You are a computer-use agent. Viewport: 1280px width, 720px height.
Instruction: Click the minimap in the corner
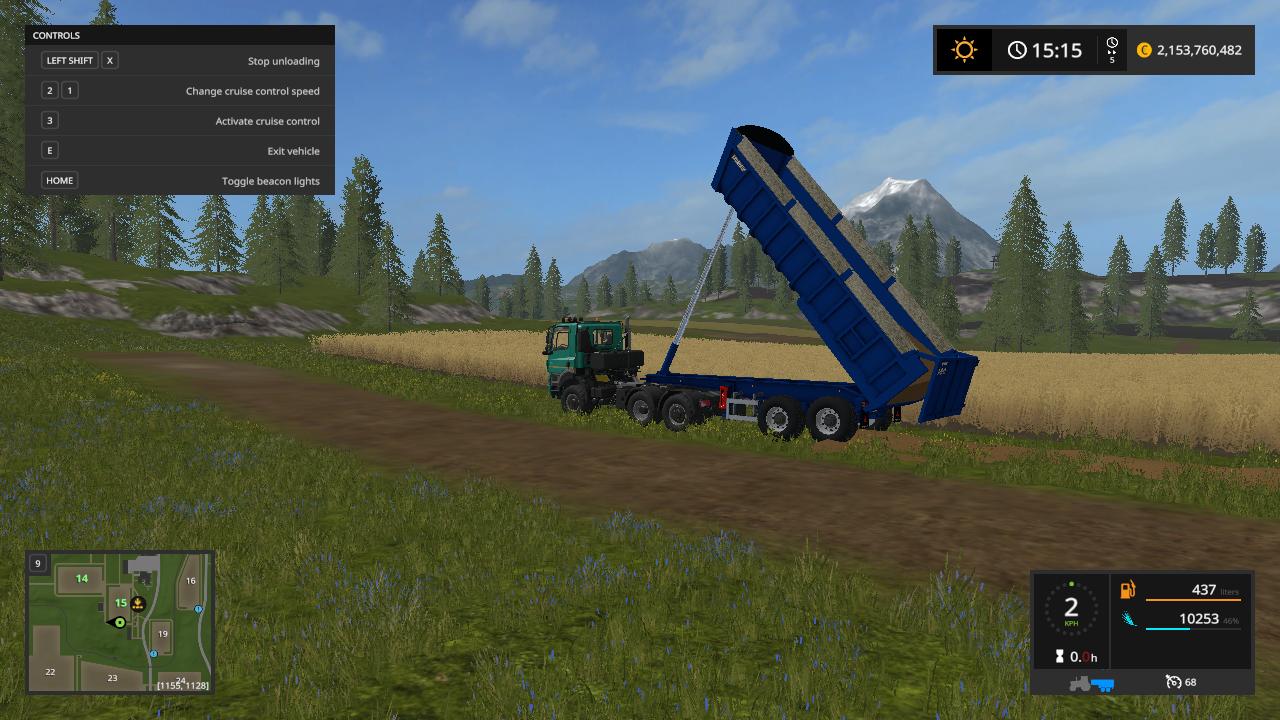tap(119, 621)
